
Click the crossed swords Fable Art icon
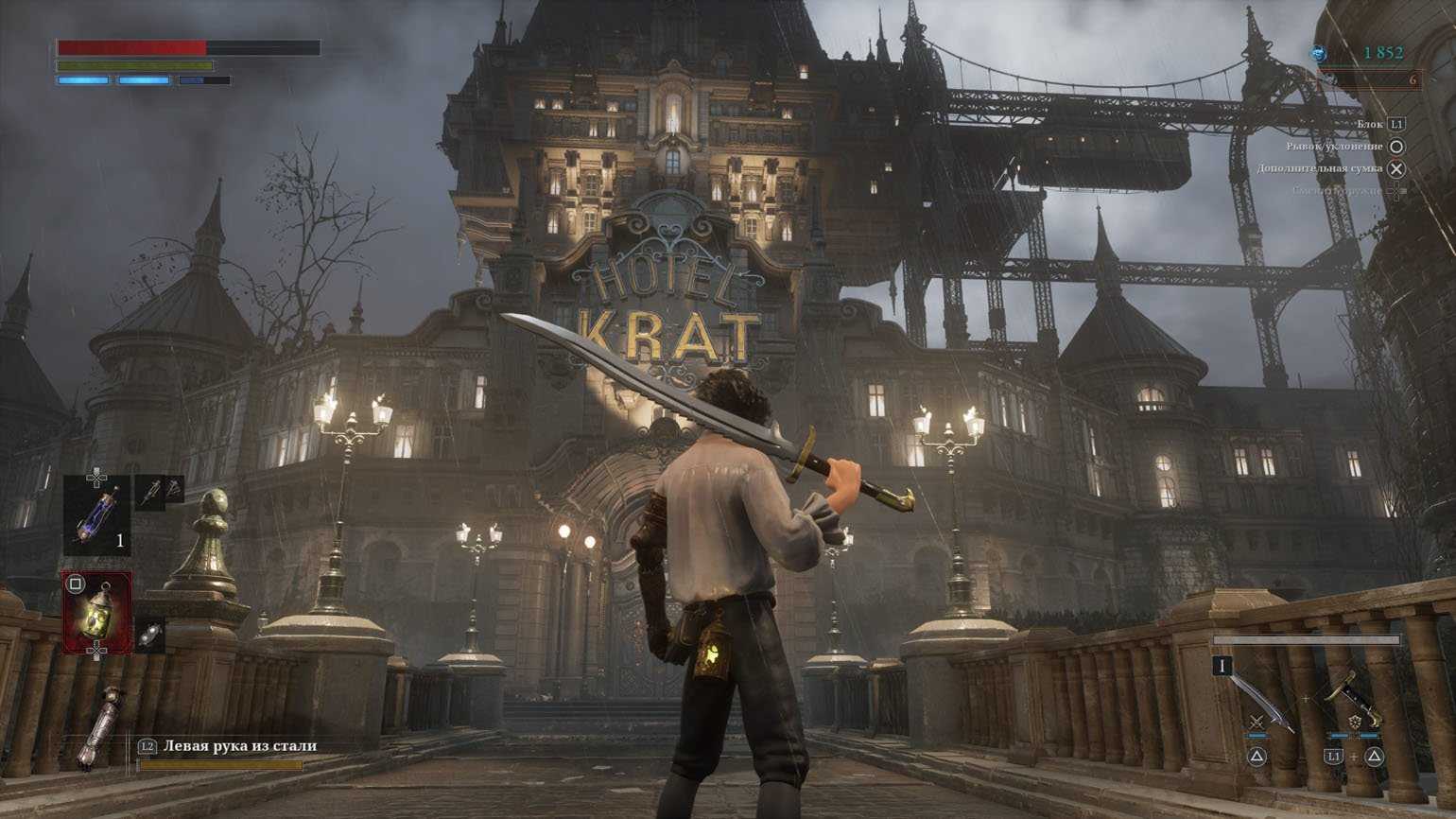pyautogui.click(x=1257, y=723)
